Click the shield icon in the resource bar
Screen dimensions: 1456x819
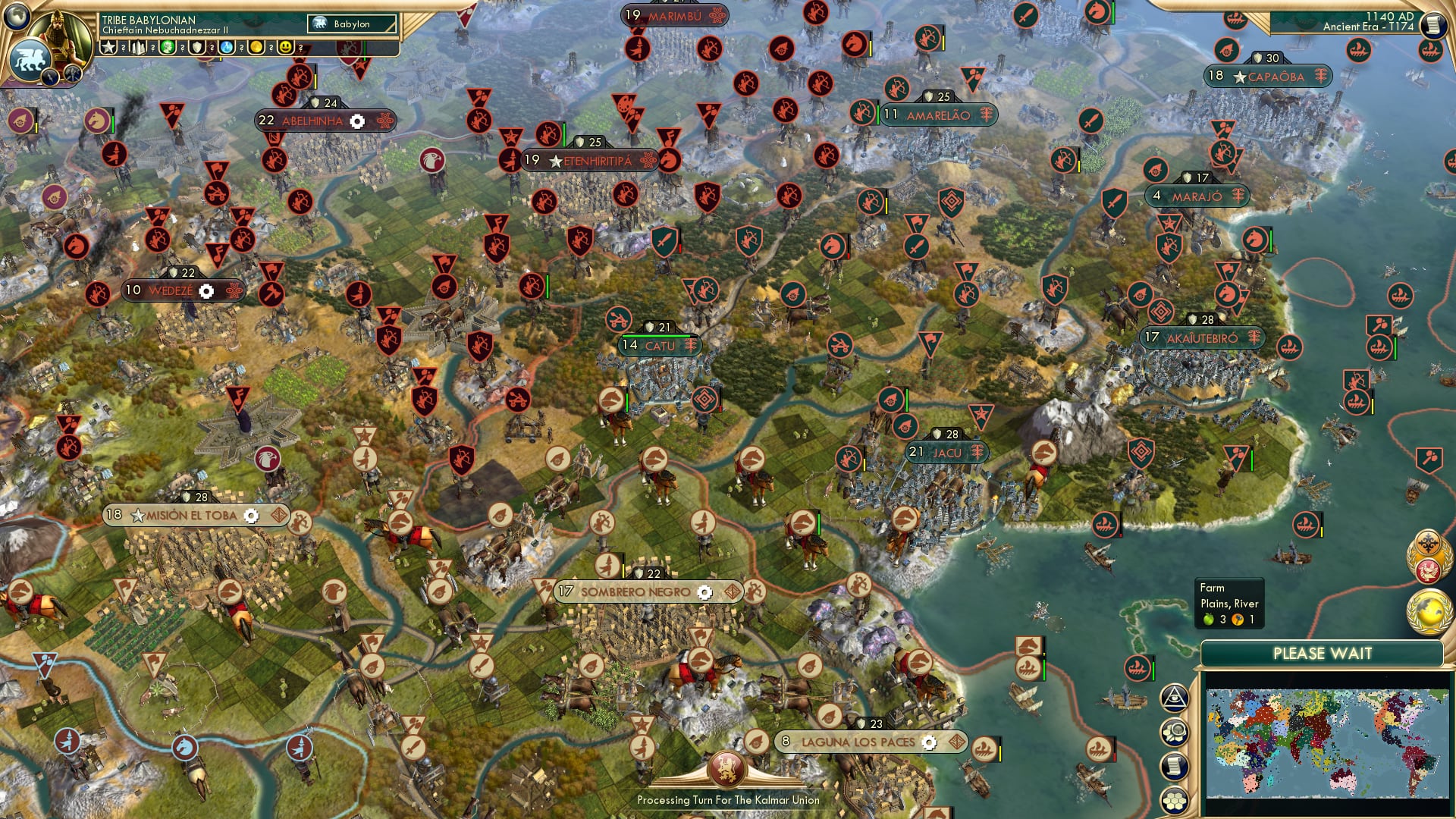coord(197,47)
